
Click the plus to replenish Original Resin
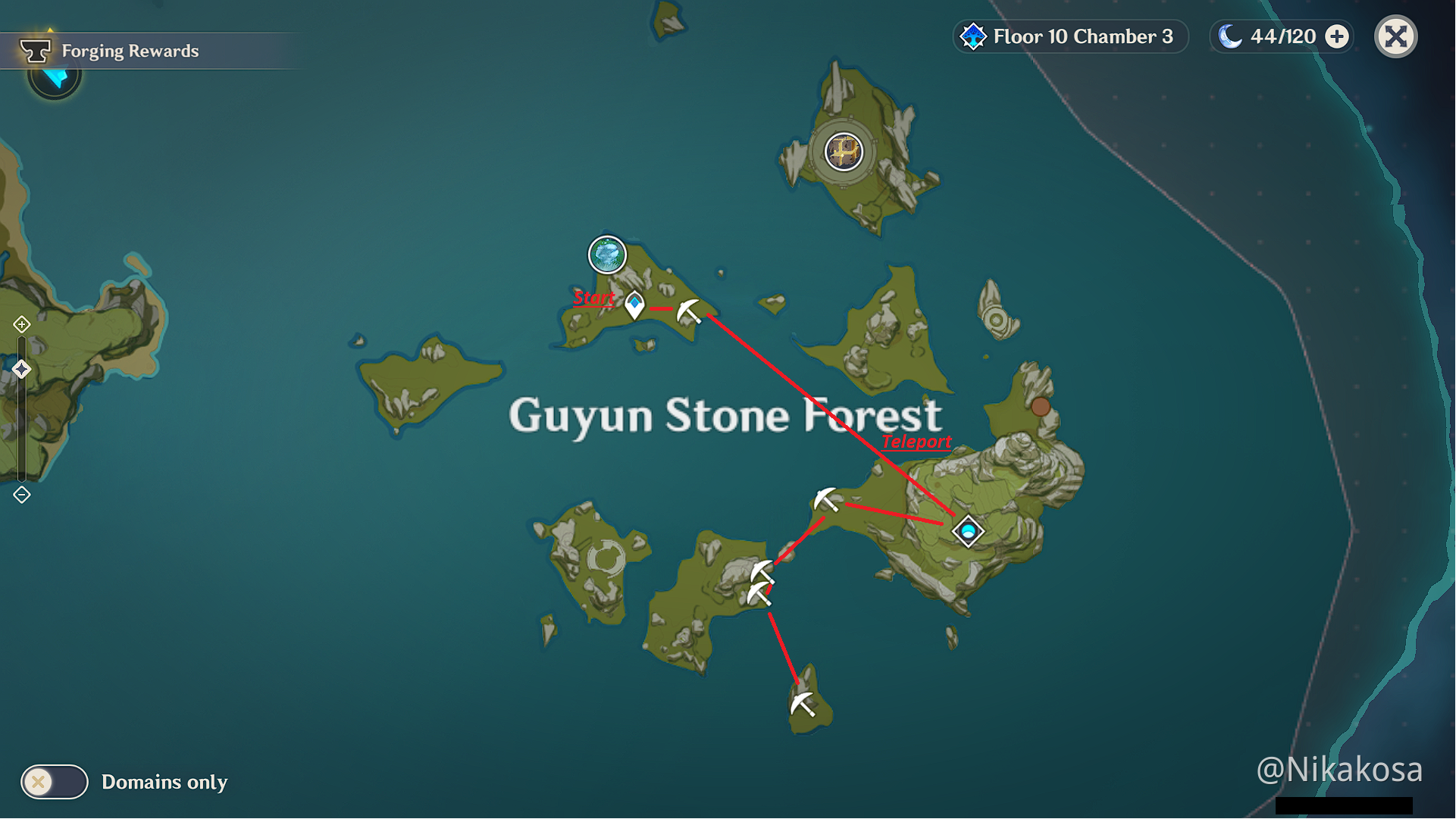pyautogui.click(x=1337, y=35)
